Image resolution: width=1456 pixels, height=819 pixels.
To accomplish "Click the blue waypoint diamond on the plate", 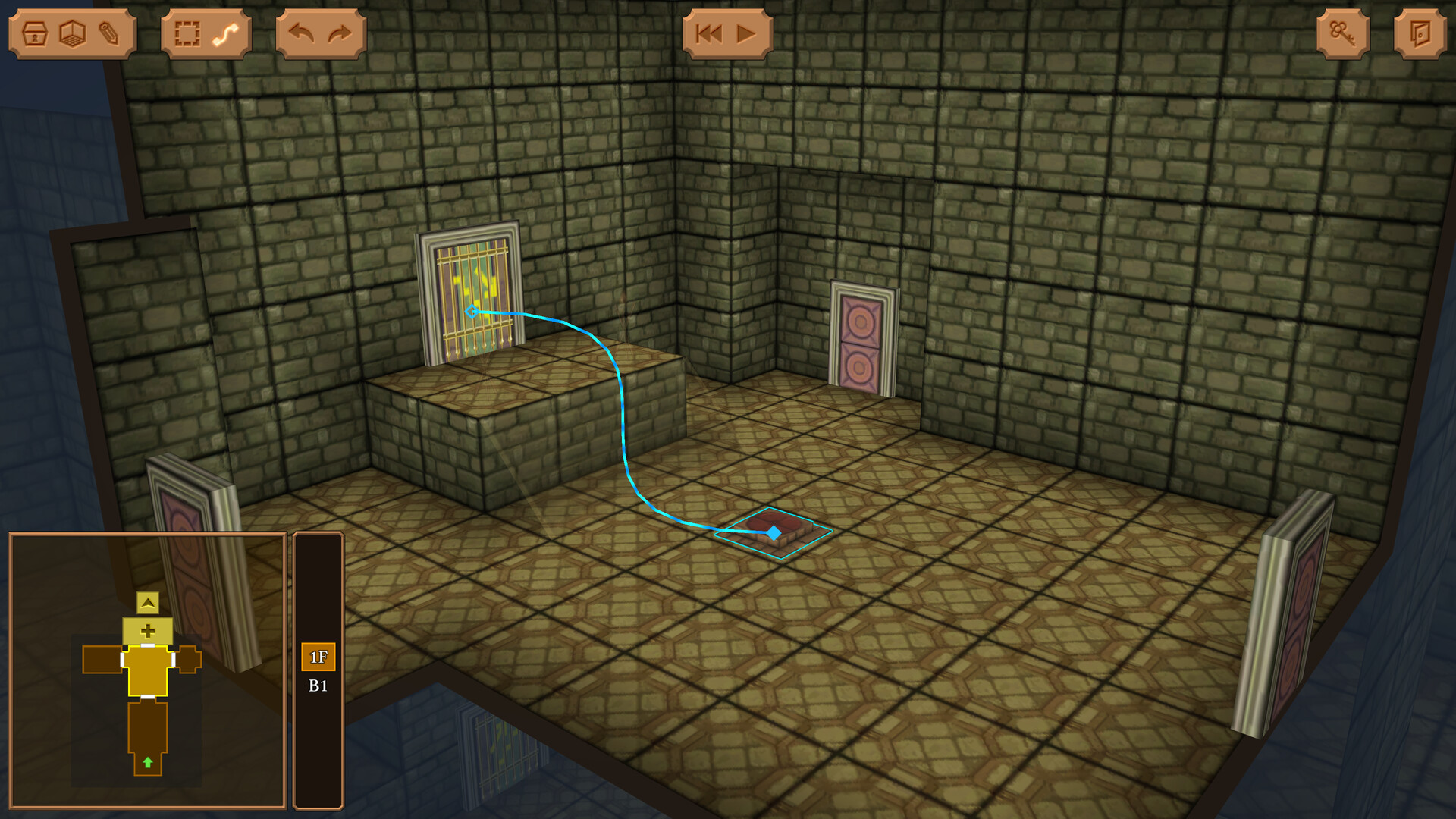I will (773, 533).
